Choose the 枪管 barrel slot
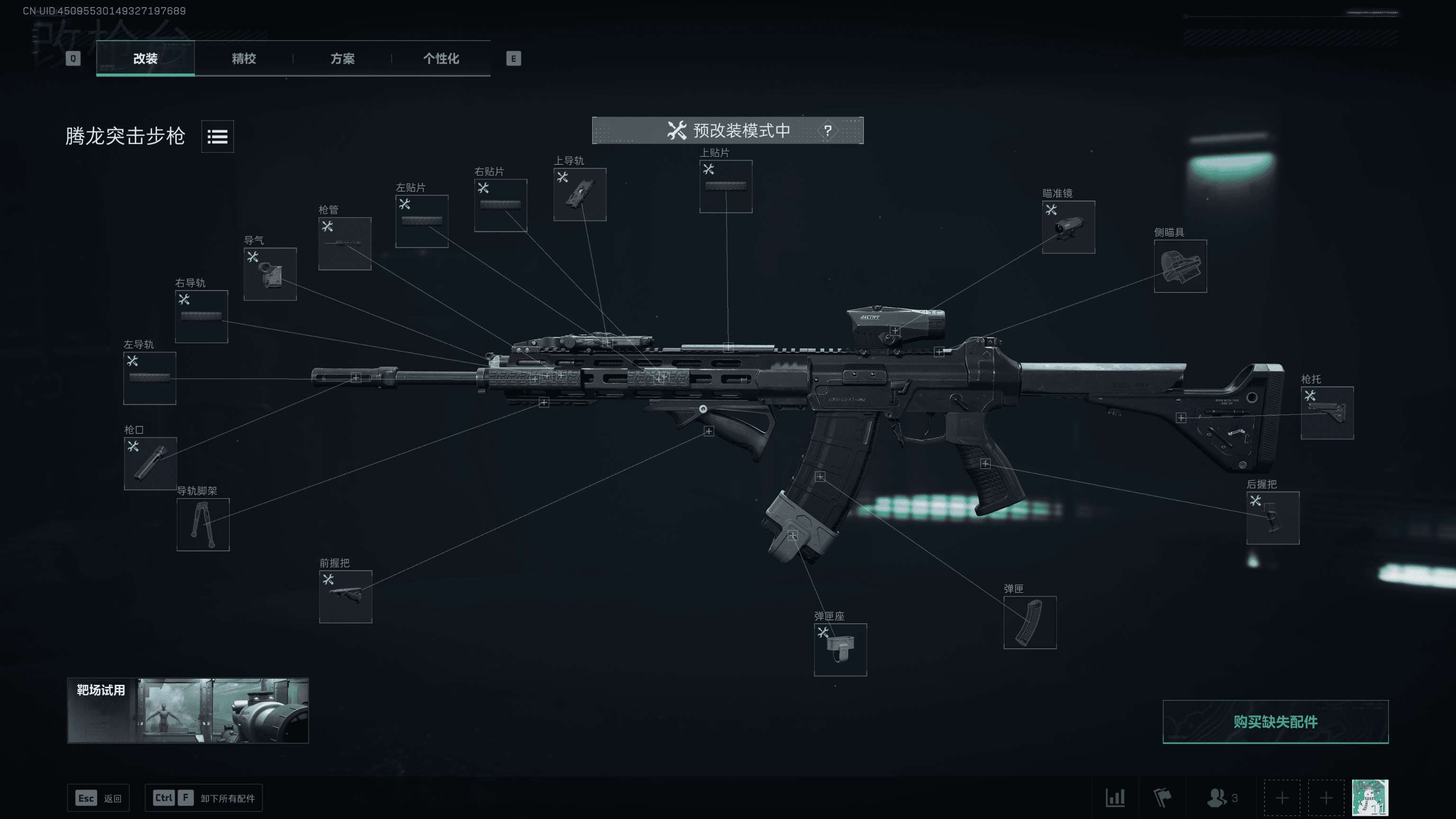This screenshot has height=819, width=1456. [345, 244]
